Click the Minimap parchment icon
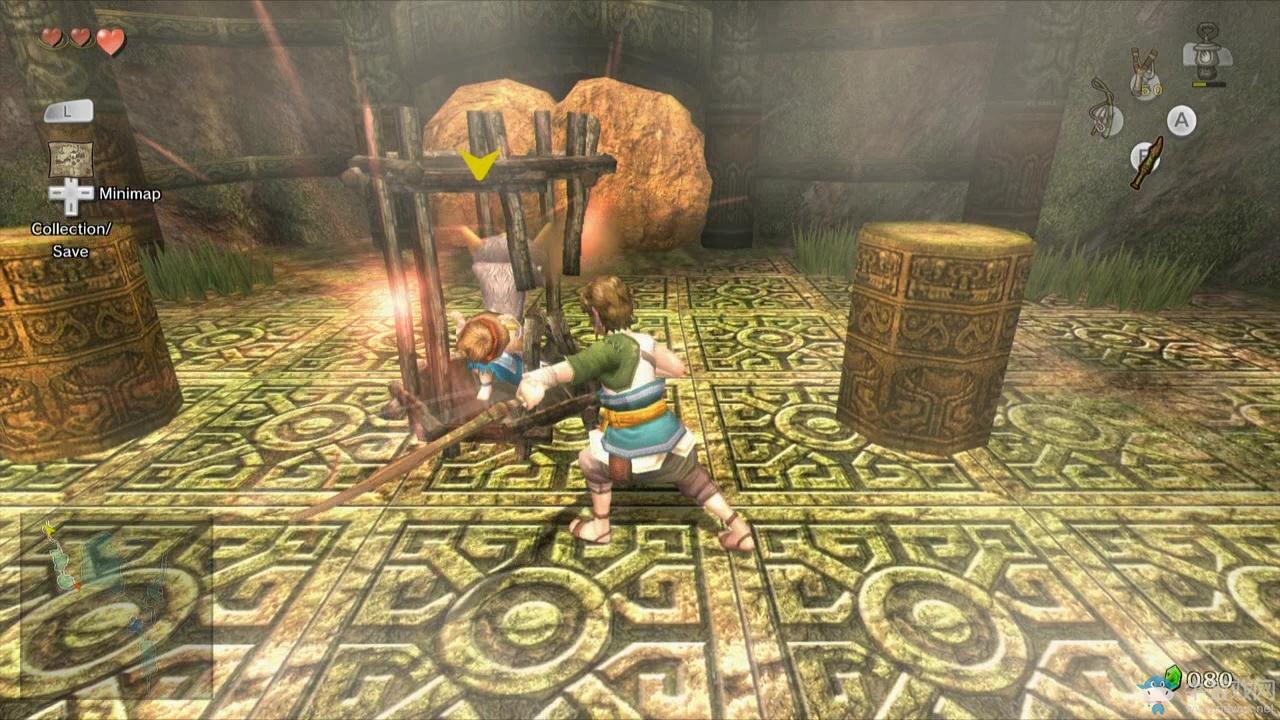This screenshot has height=720, width=1280. click(72, 158)
